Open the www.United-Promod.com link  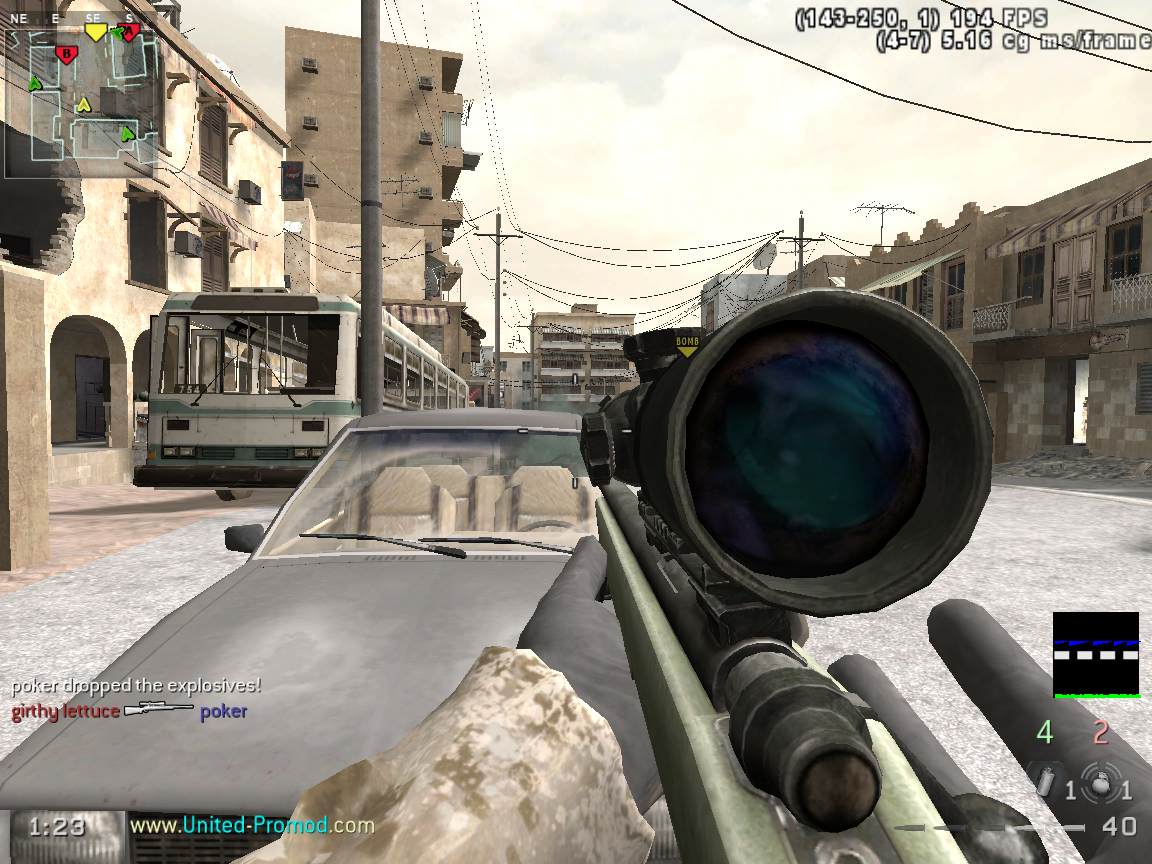click(x=252, y=826)
